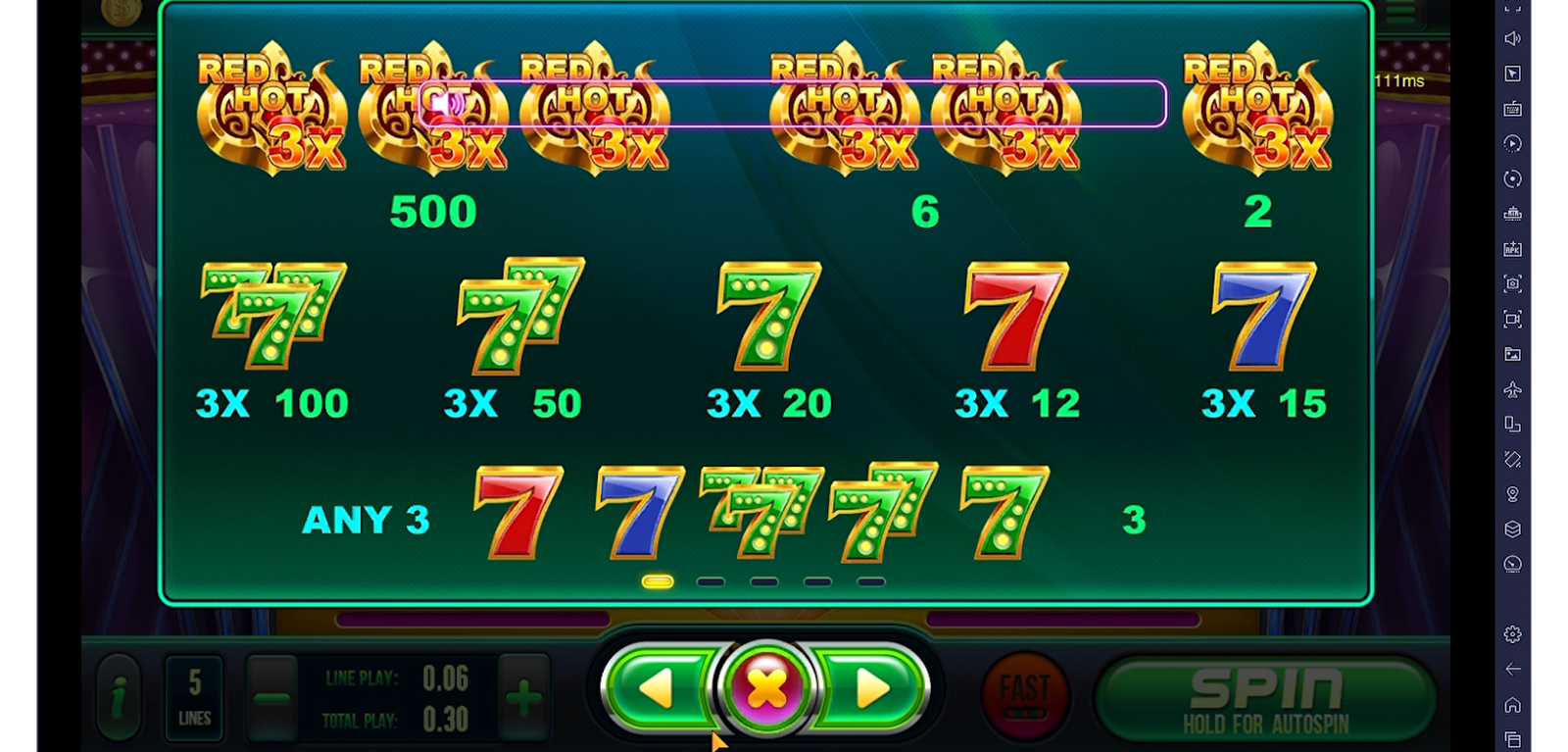The image size is (1568, 752).
Task: Go to the next paytable page
Action: coord(872,688)
